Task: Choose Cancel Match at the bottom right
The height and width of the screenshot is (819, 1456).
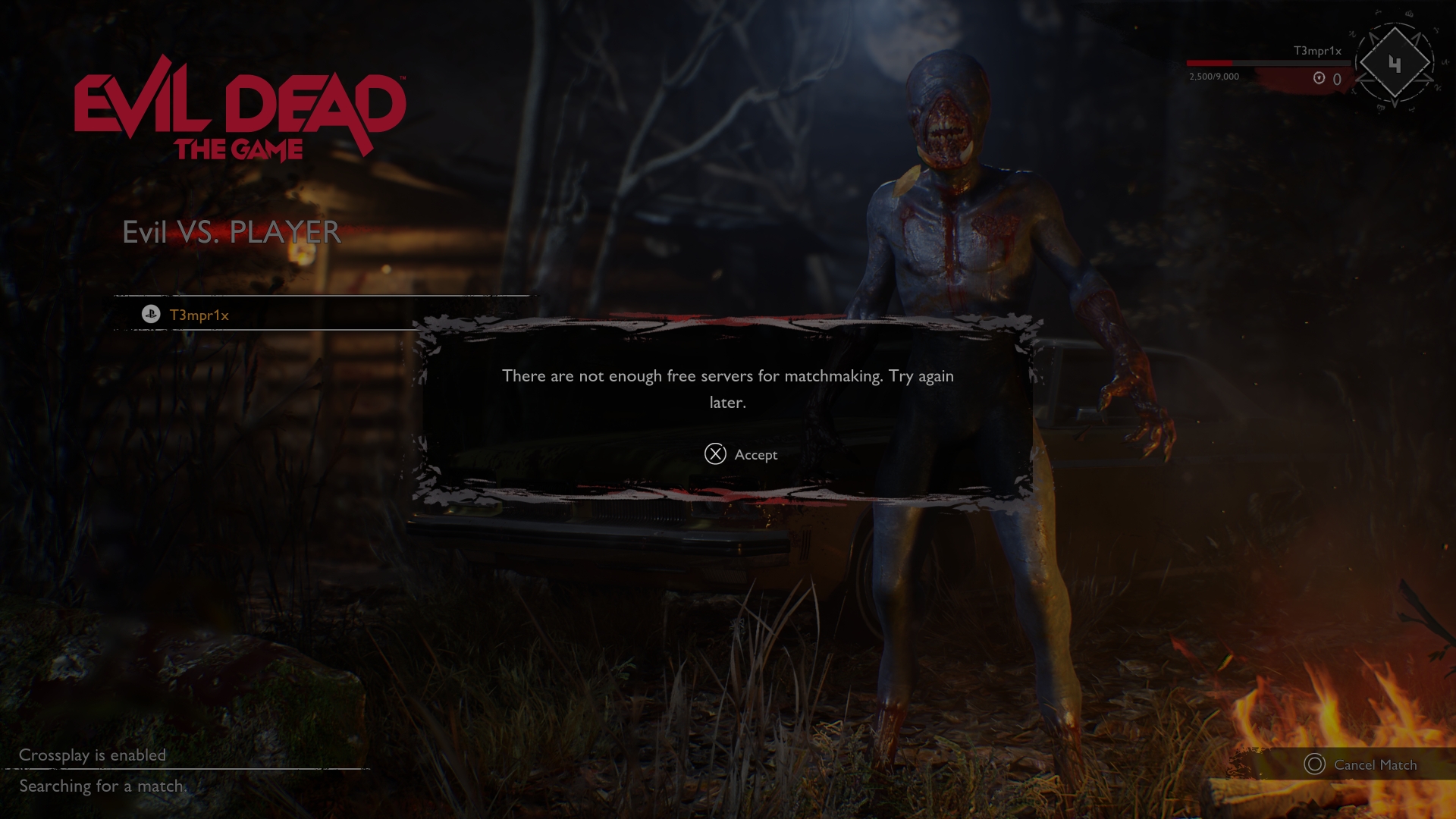Action: [1374, 765]
